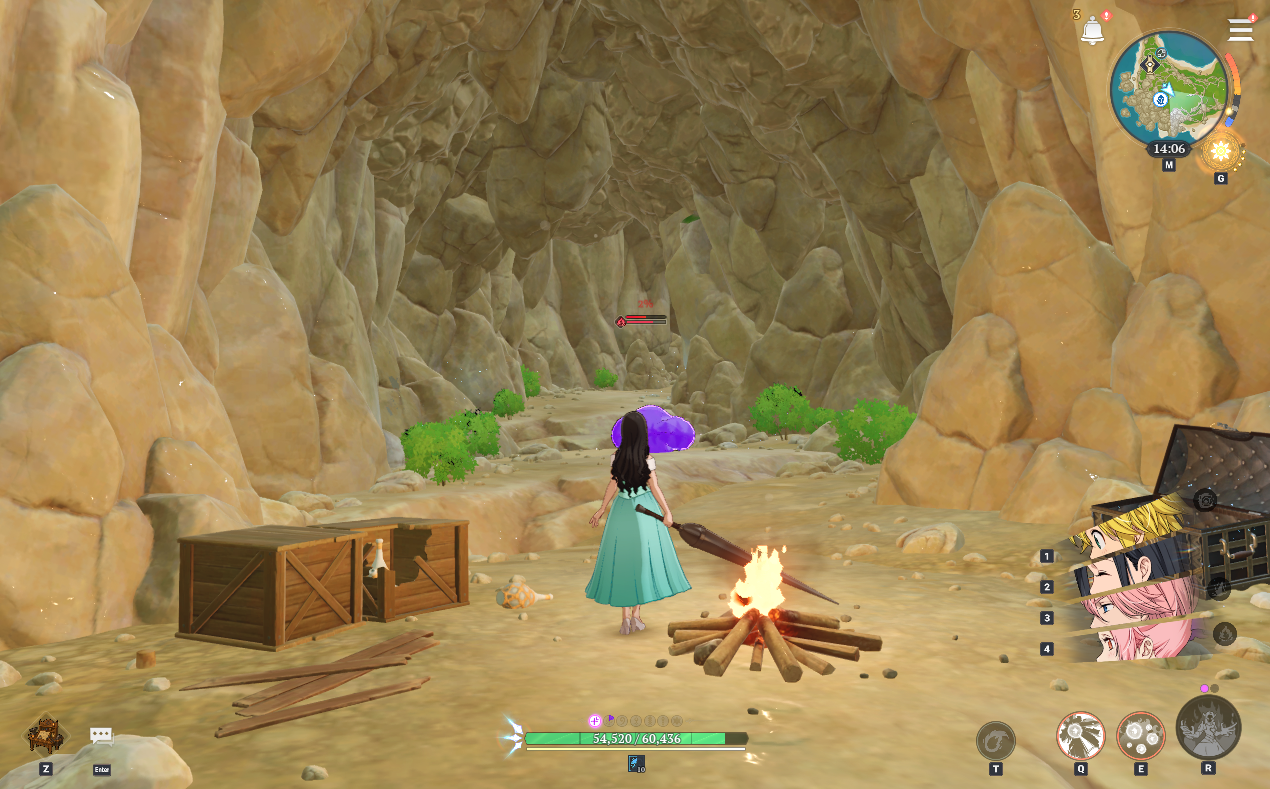Activate the glowing sun icon beside the minimap
This screenshot has width=1270, height=789.
(x=1221, y=152)
